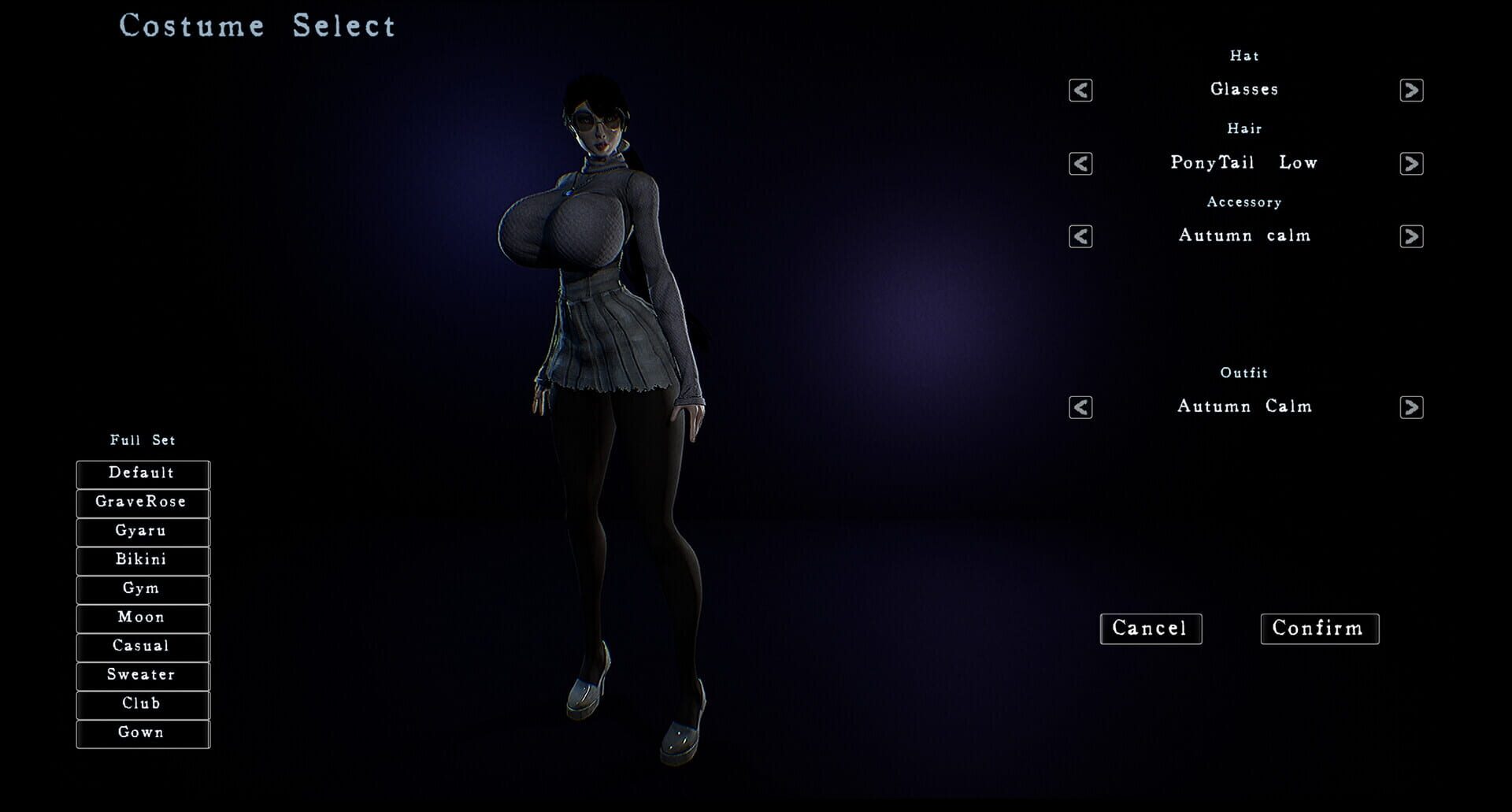Screen dimensions: 1512x812
Task: Choose the Sweater preset
Action: tap(142, 675)
